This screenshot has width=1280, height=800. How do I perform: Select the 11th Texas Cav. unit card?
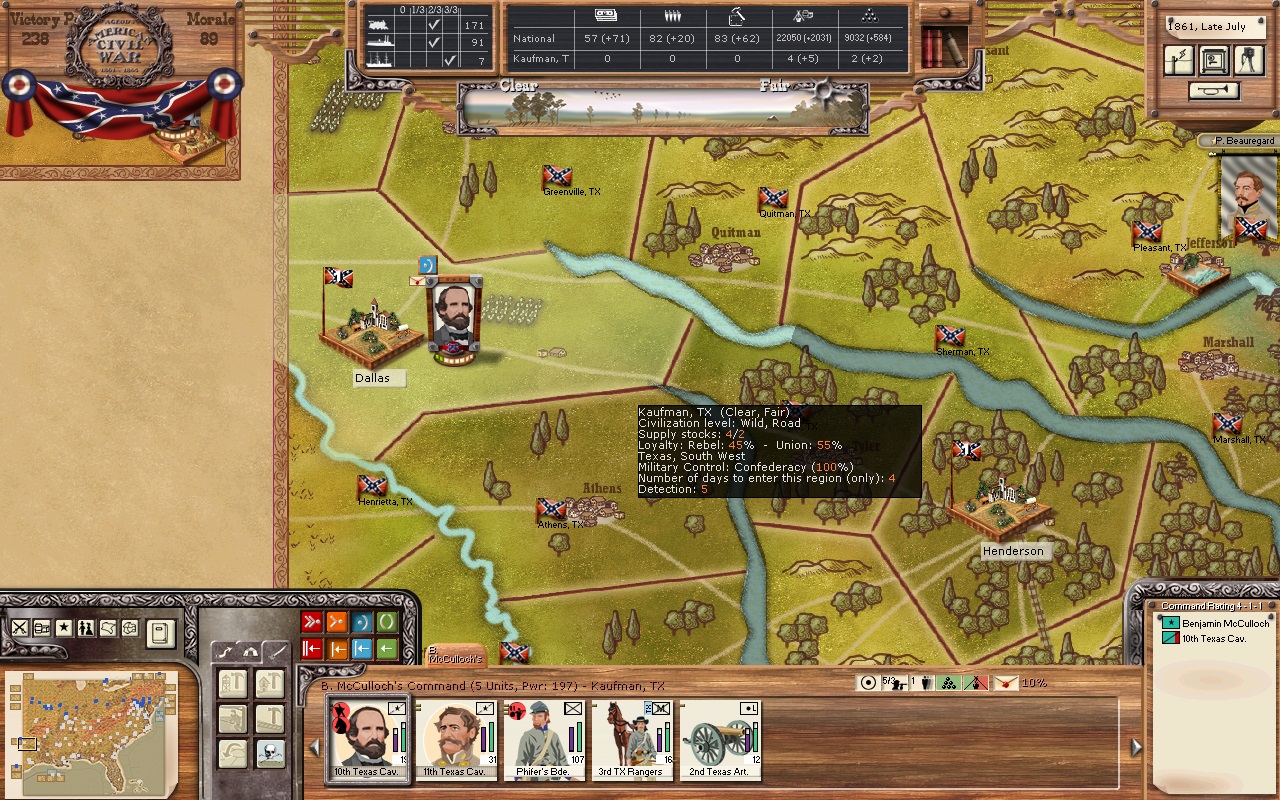click(x=456, y=739)
